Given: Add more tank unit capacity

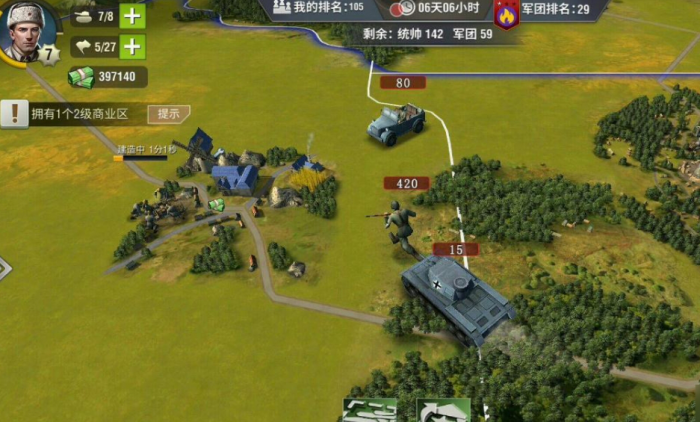Looking at the screenshot, I should (132, 16).
